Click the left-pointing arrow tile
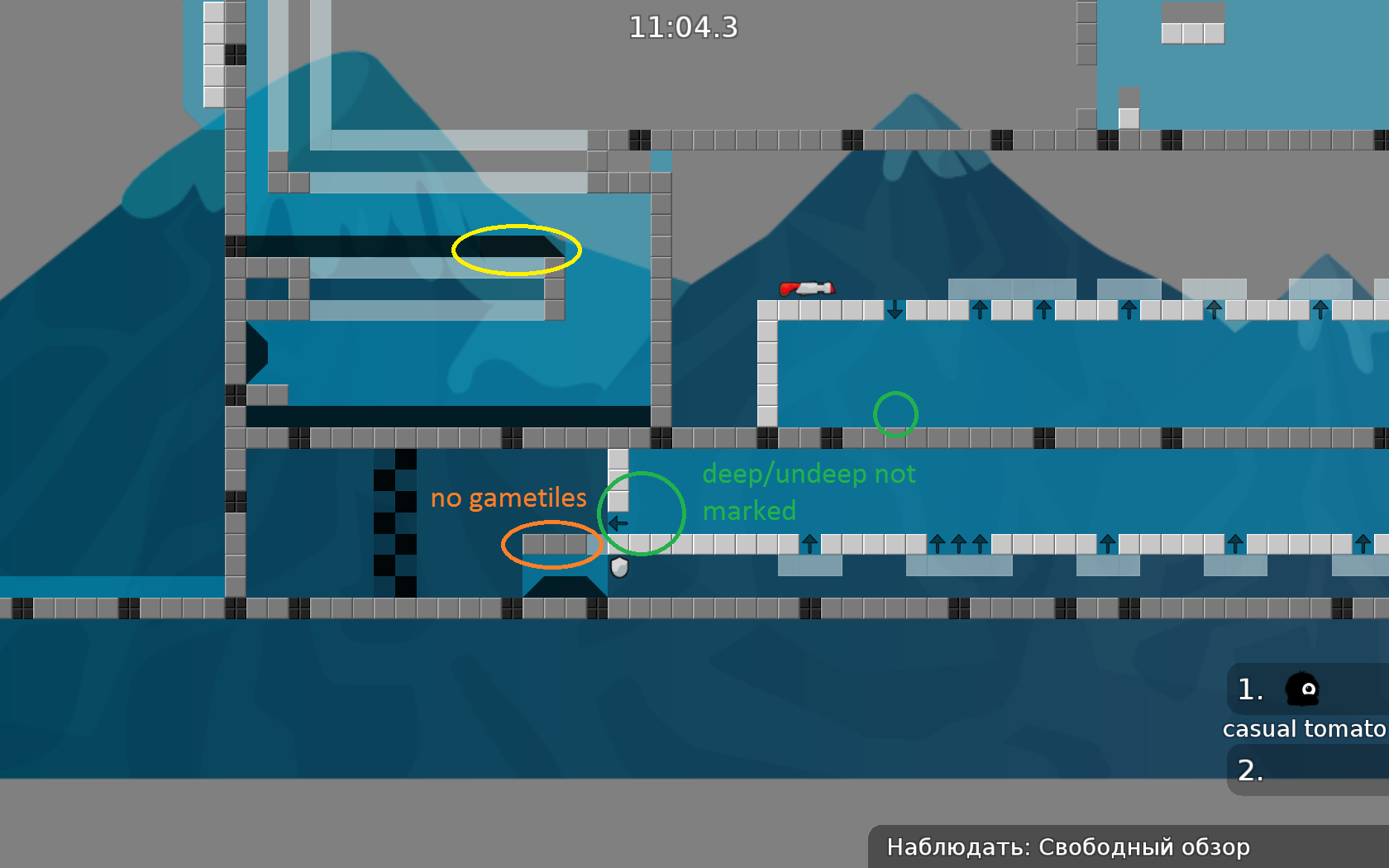Image resolution: width=1389 pixels, height=868 pixels. [617, 522]
